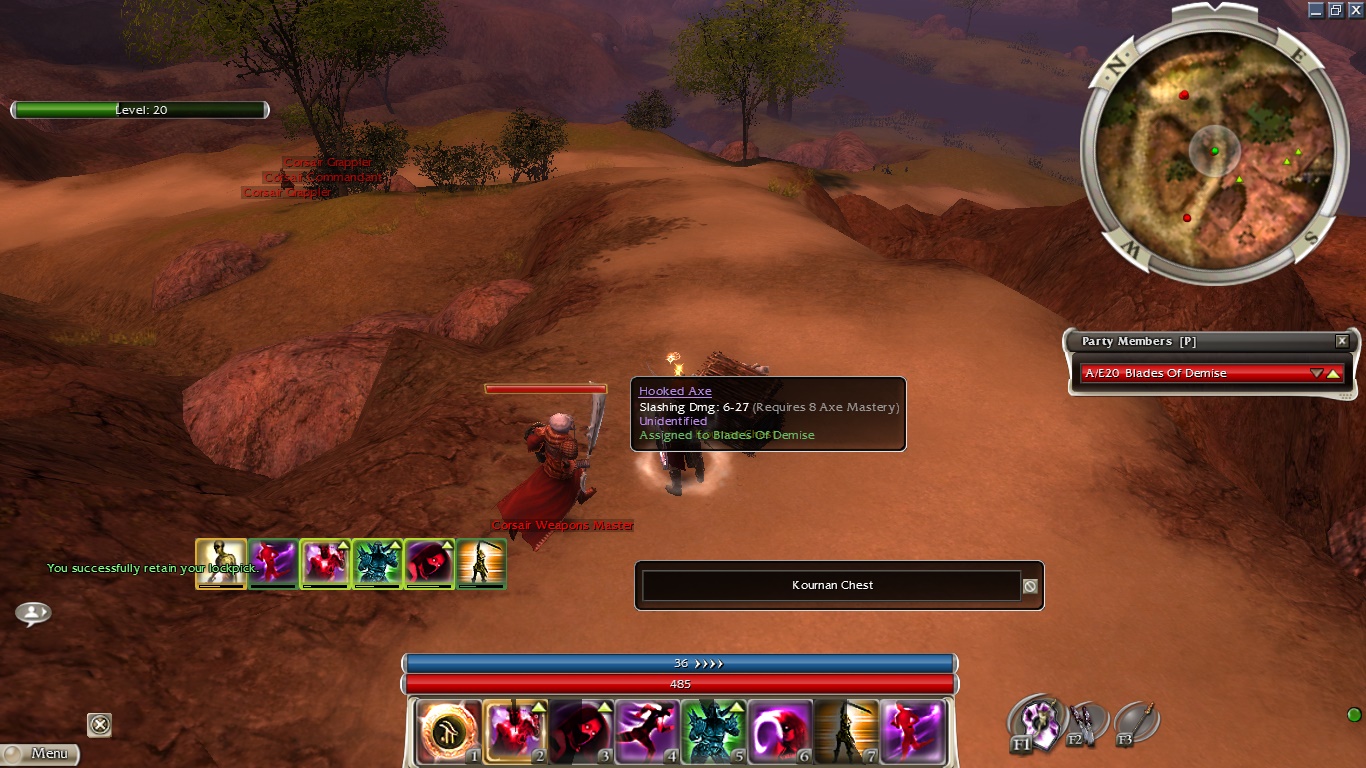This screenshot has width=1366, height=768.
Task: Use the skill in hotbar slot 2
Action: [x=514, y=731]
